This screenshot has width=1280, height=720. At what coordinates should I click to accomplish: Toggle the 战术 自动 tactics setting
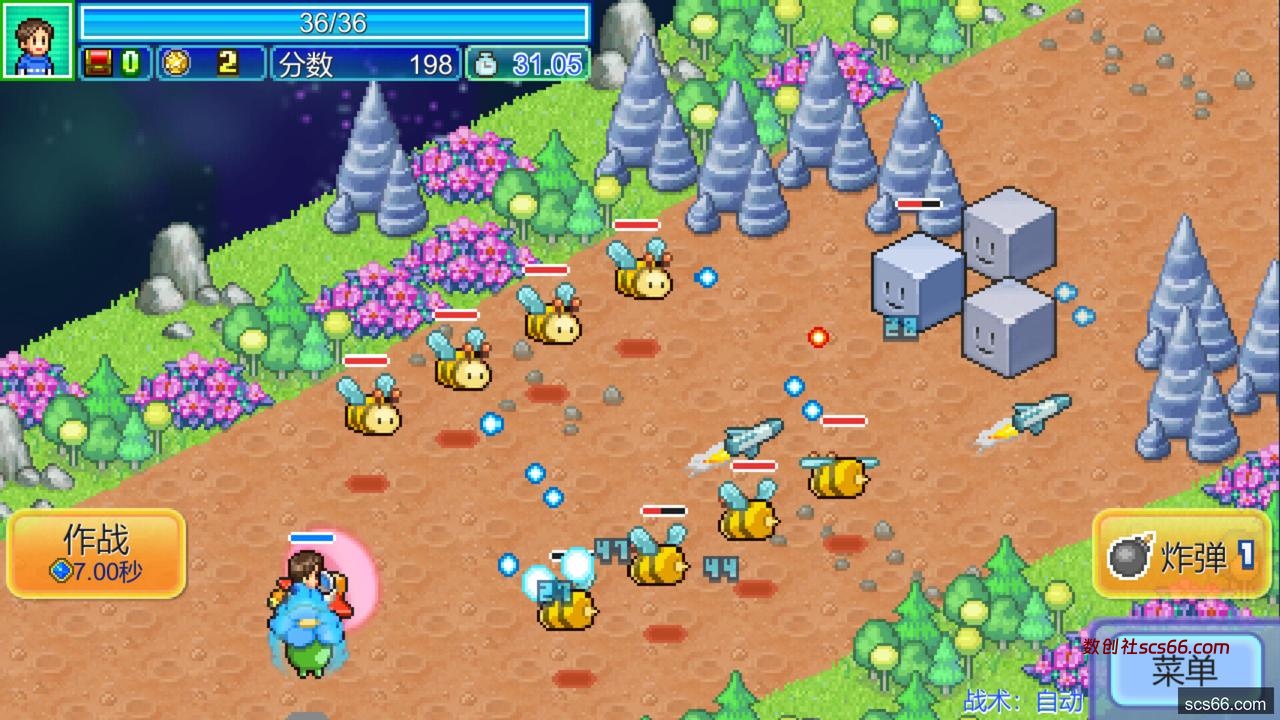tap(1024, 701)
